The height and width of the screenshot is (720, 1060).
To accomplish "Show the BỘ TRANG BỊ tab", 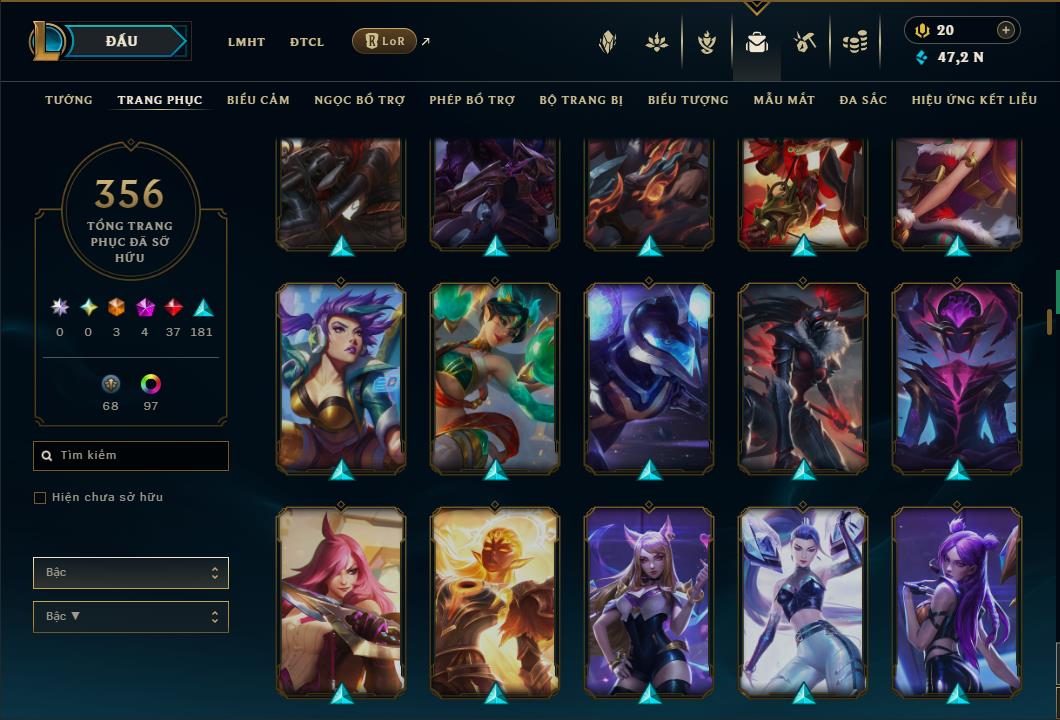I will 581,100.
